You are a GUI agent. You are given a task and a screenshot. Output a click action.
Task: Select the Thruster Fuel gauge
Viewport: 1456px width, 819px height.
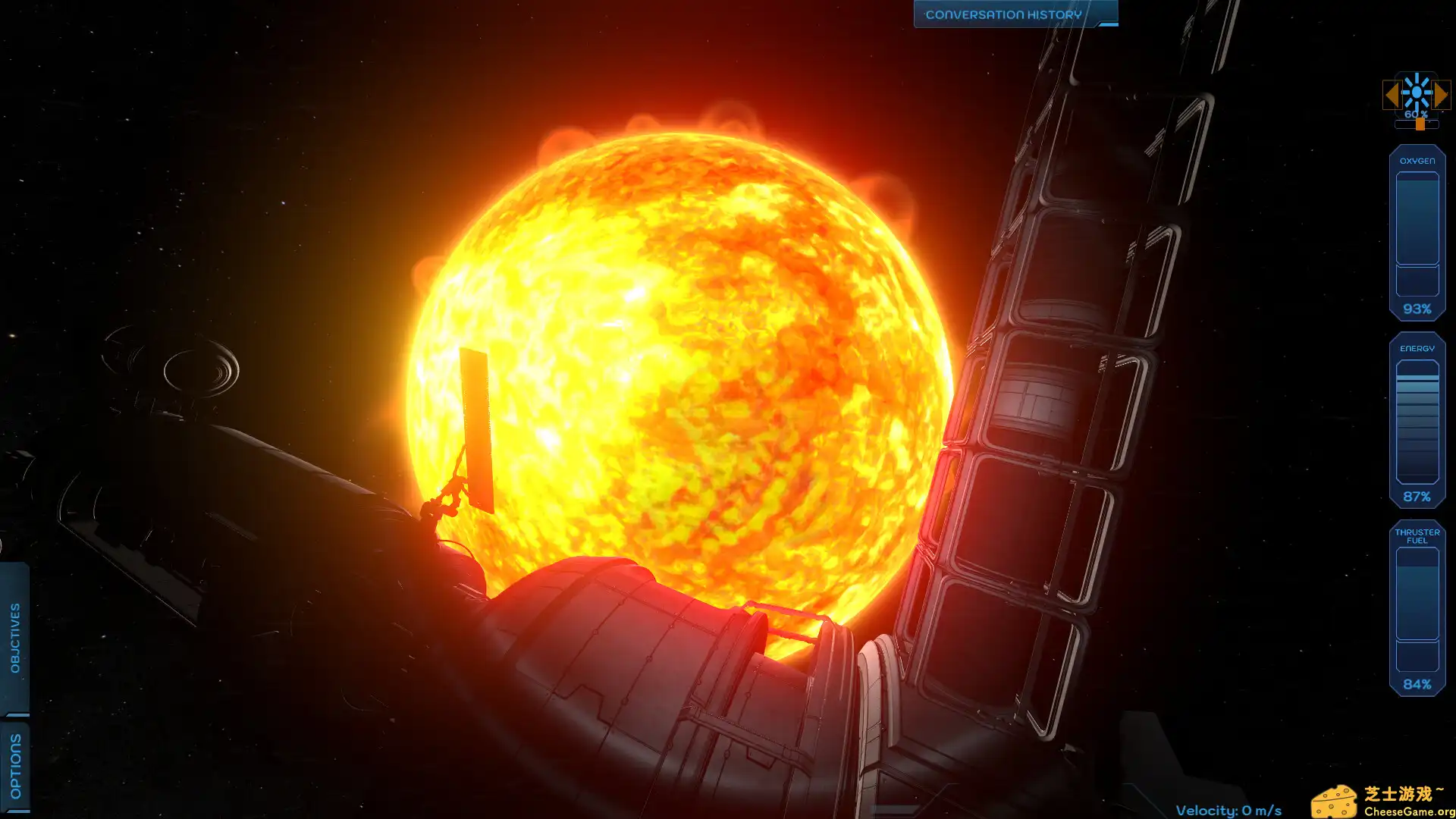pos(1417,607)
